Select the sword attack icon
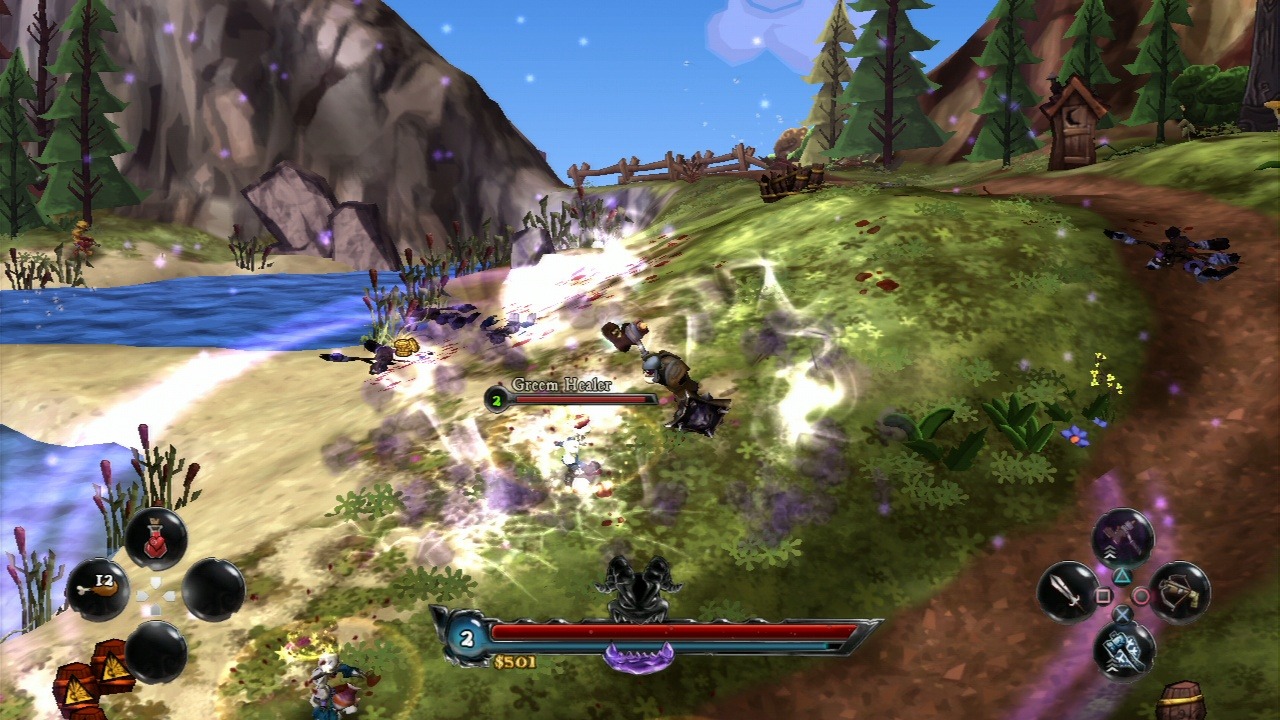 click(1069, 592)
